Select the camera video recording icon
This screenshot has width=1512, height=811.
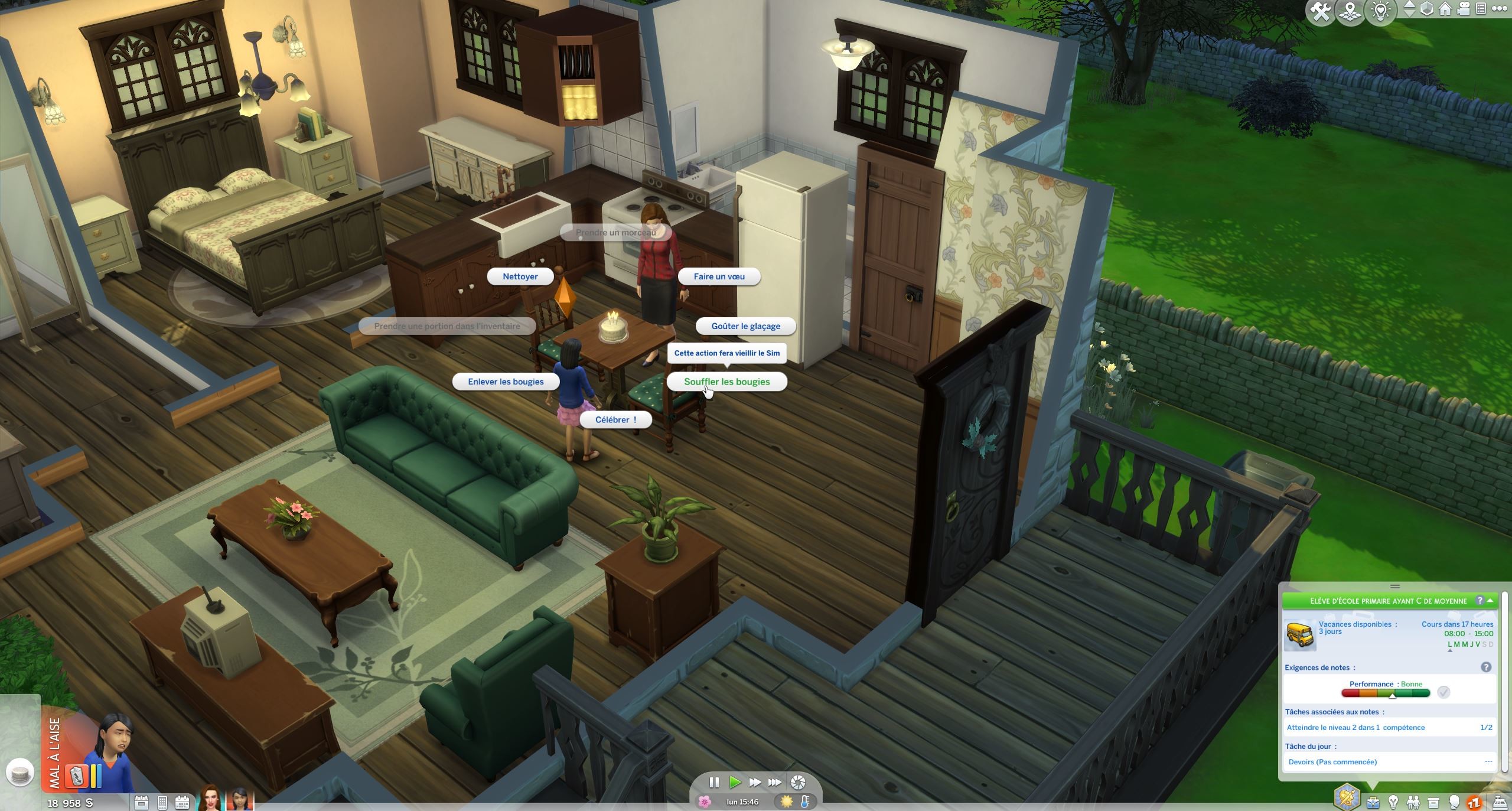pyautogui.click(x=1463, y=8)
